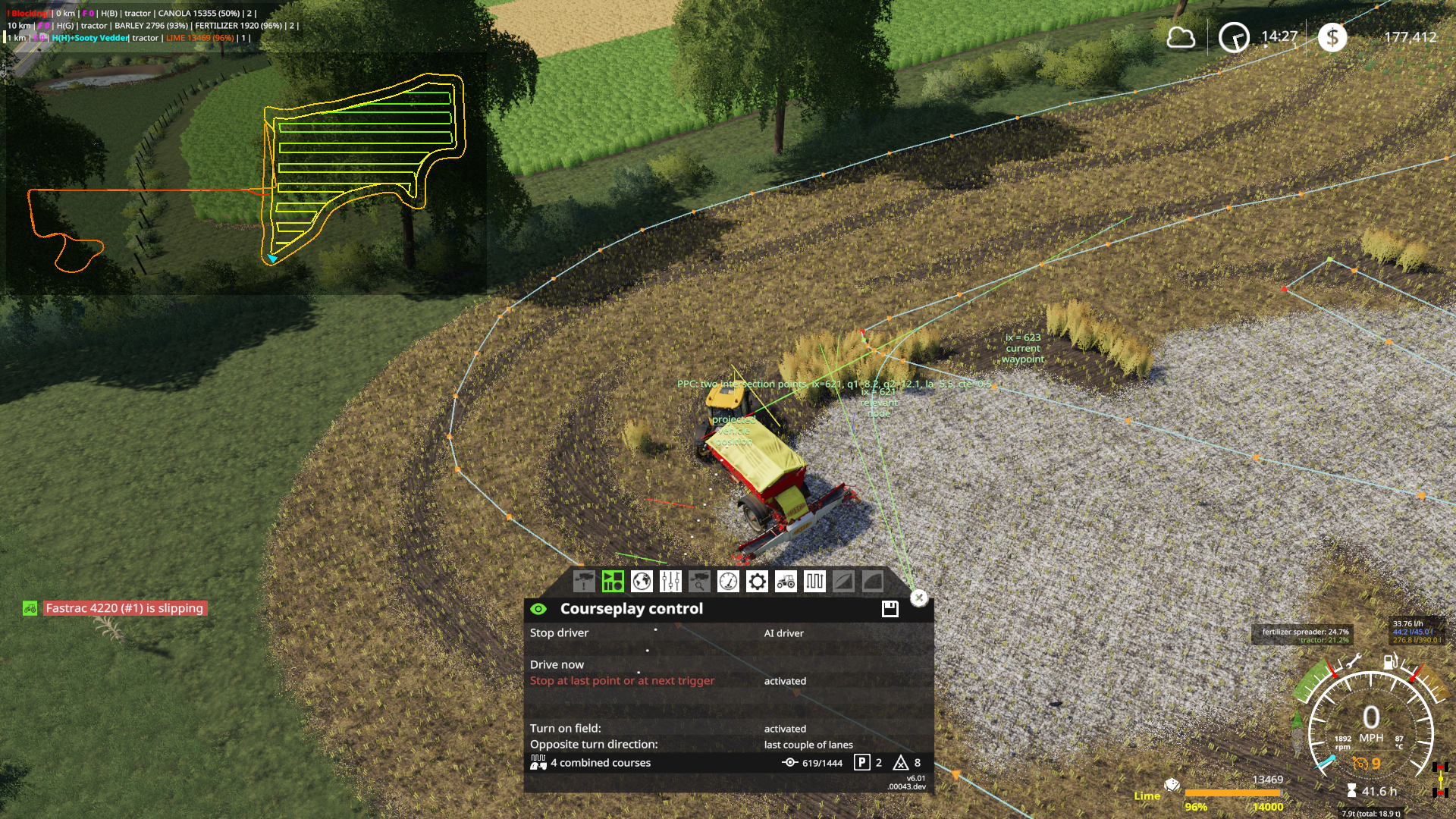Toggle the Turn on field setting
1456x819 pixels.
pyautogui.click(x=566, y=729)
